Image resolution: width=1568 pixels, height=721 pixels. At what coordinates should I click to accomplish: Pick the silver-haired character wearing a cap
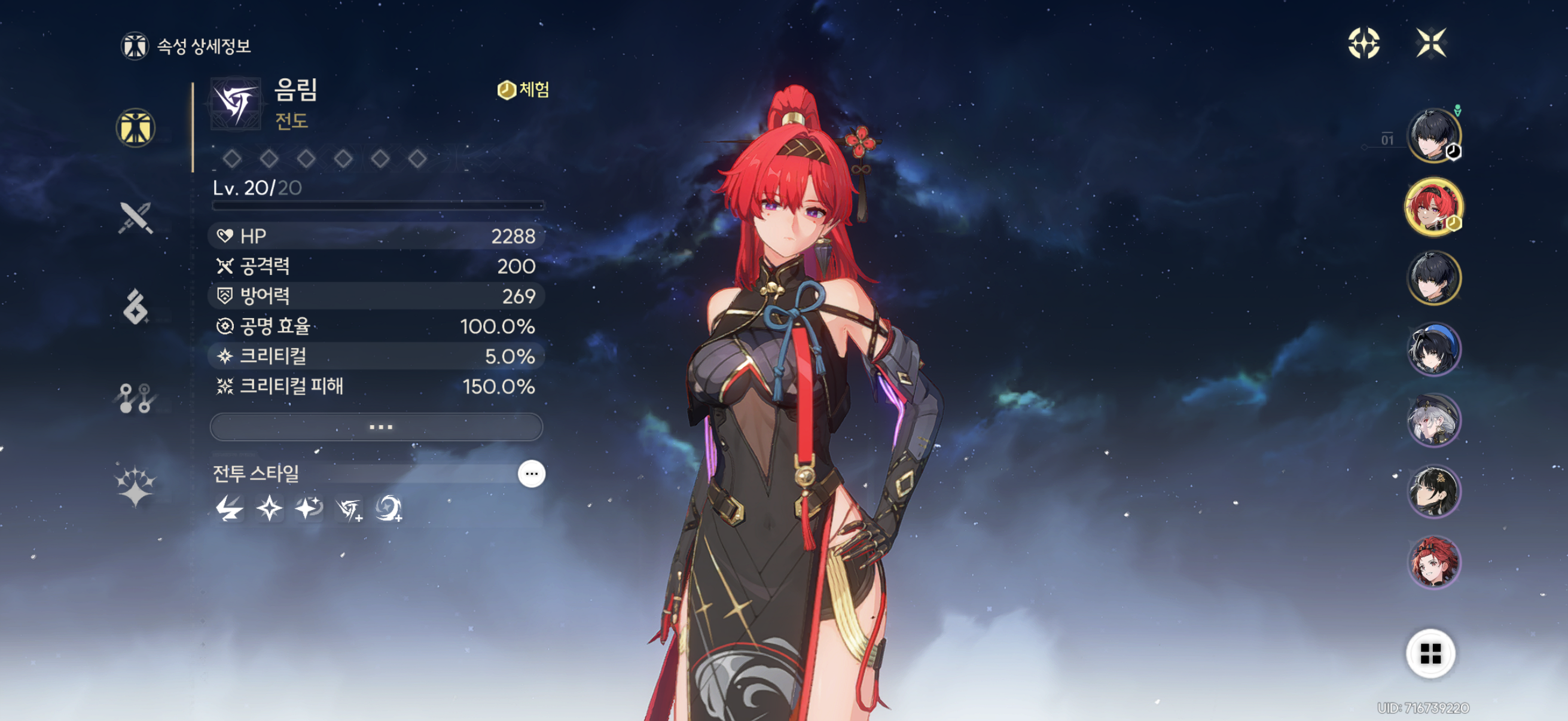(1433, 420)
